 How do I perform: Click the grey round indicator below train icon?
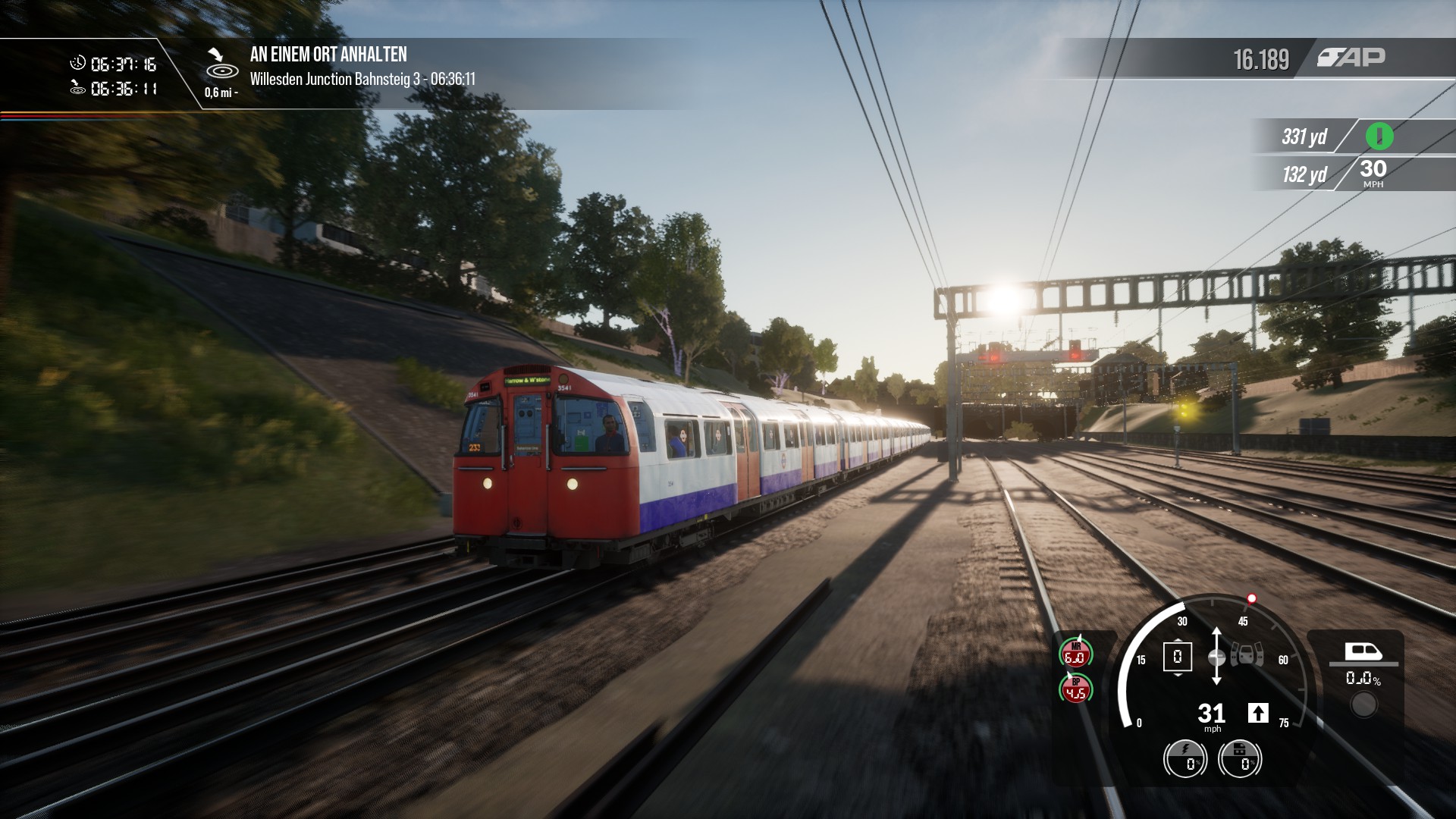click(1363, 705)
